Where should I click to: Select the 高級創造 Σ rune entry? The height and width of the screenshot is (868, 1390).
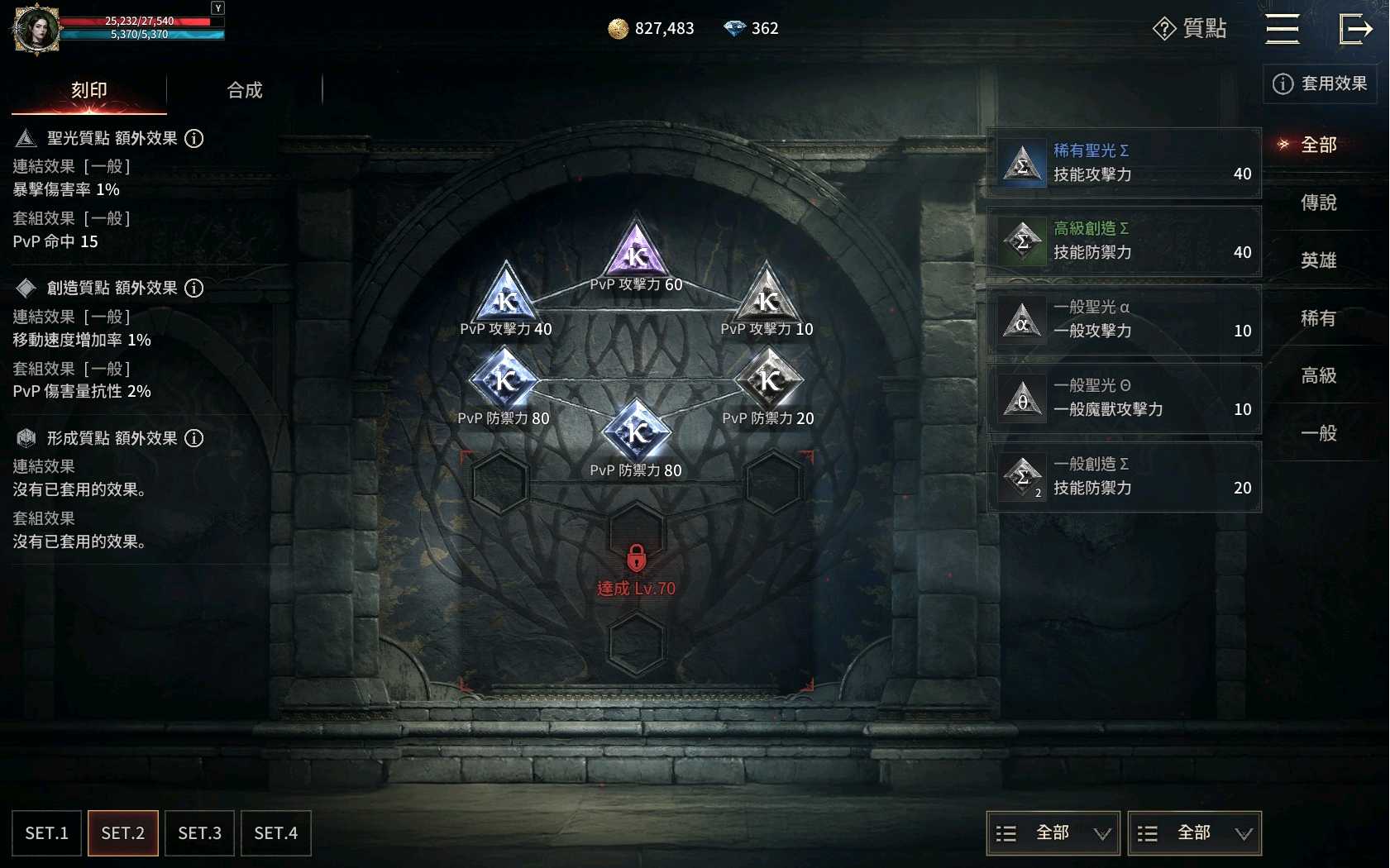(1124, 241)
